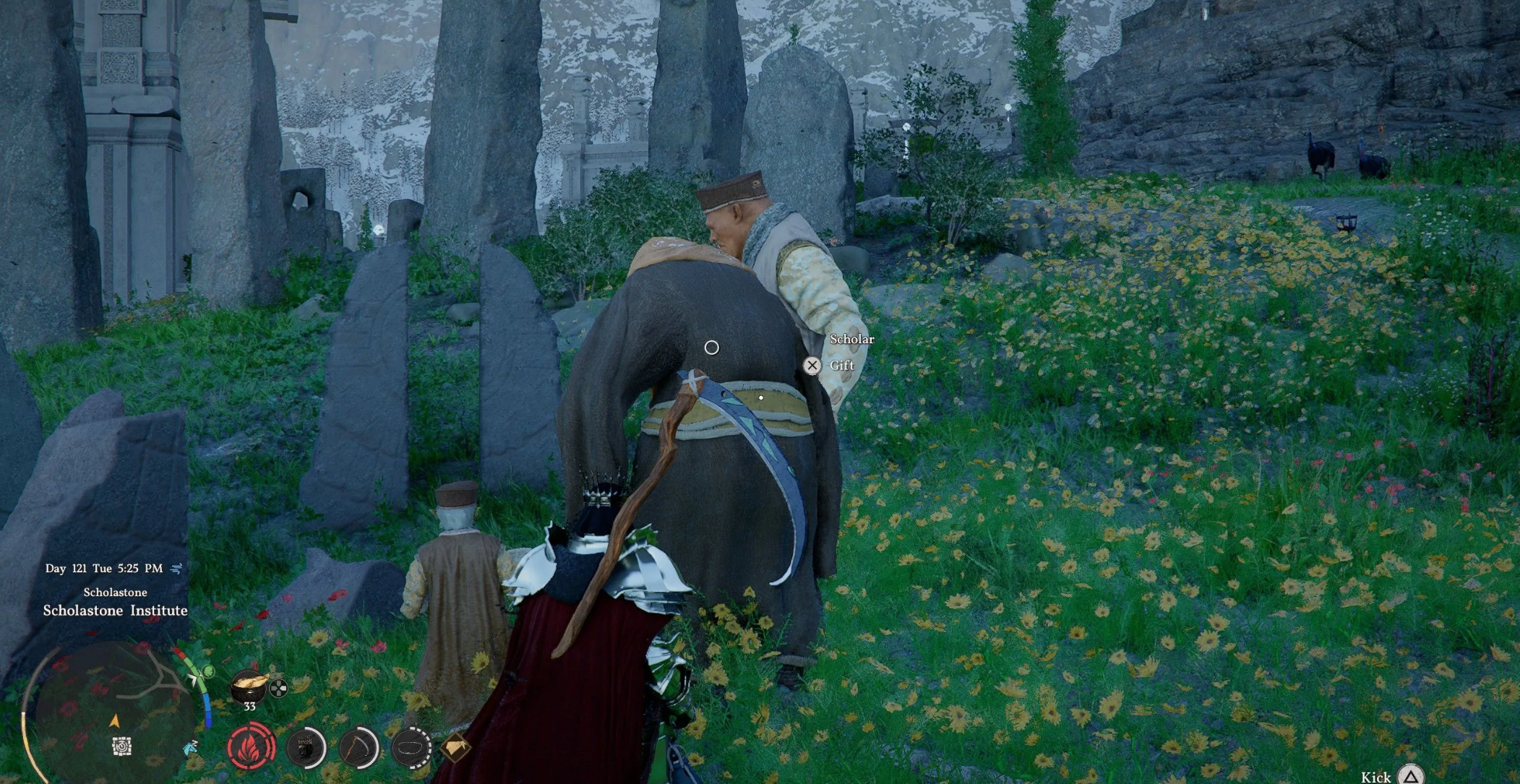Activate the red flame ability icon

(x=252, y=746)
